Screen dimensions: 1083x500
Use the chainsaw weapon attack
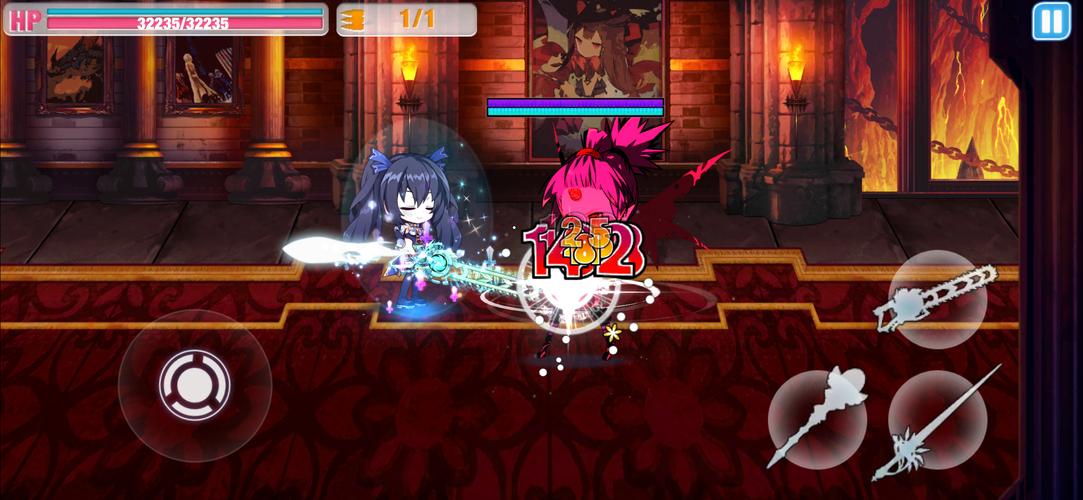pyautogui.click(x=937, y=299)
